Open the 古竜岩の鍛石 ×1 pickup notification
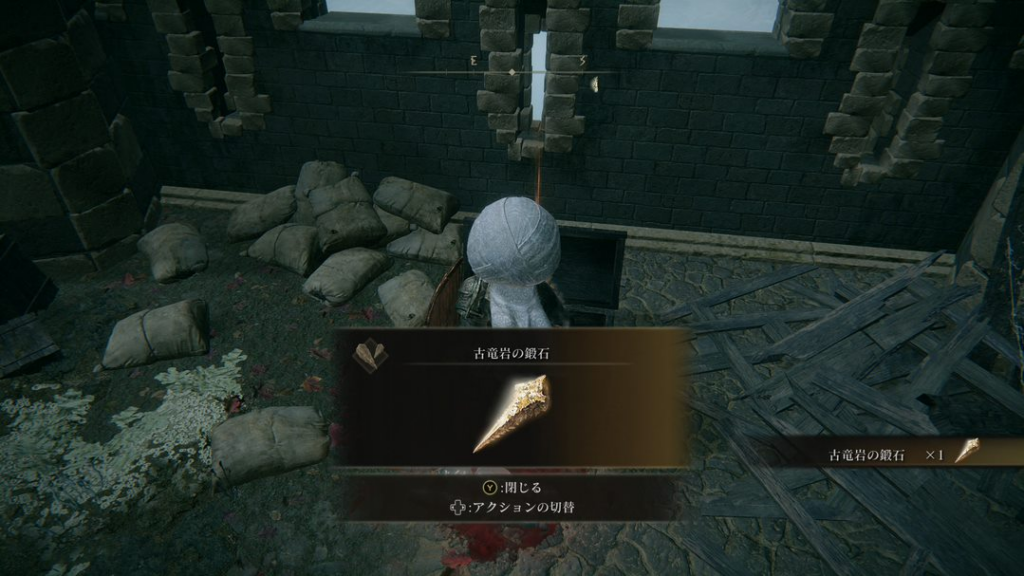The image size is (1024, 576). [x=892, y=454]
